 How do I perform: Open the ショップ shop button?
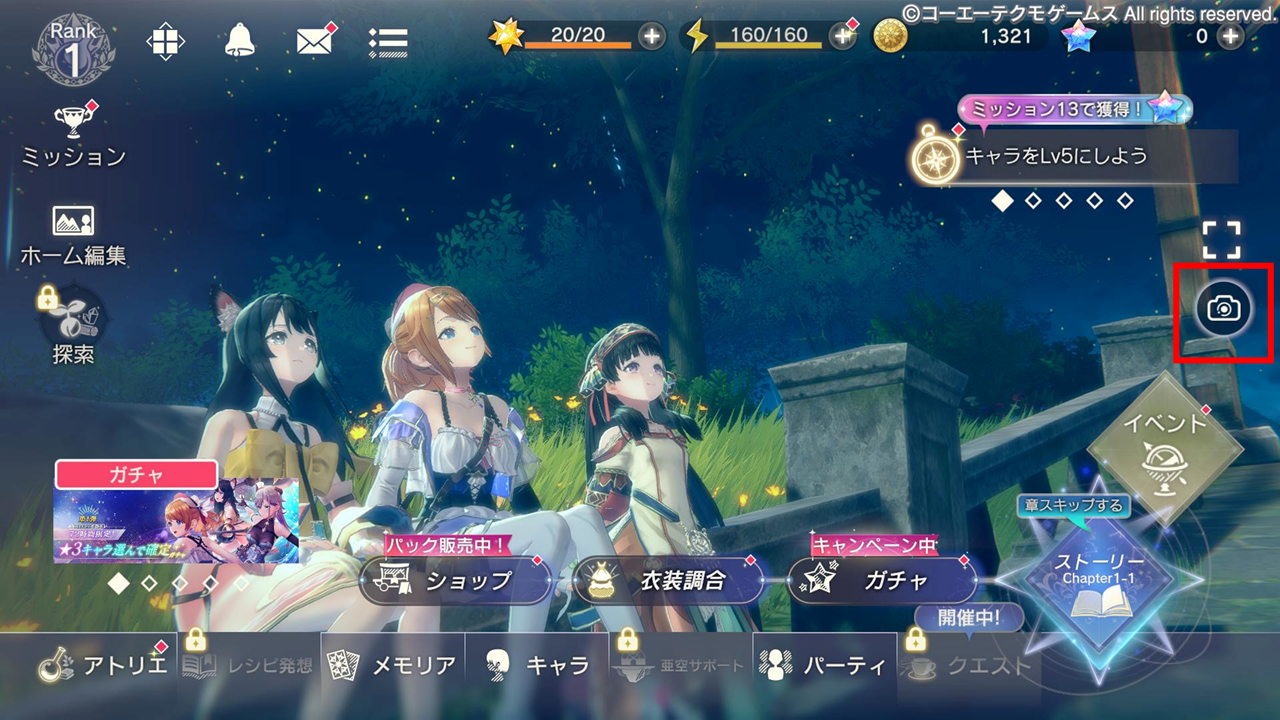(455, 580)
